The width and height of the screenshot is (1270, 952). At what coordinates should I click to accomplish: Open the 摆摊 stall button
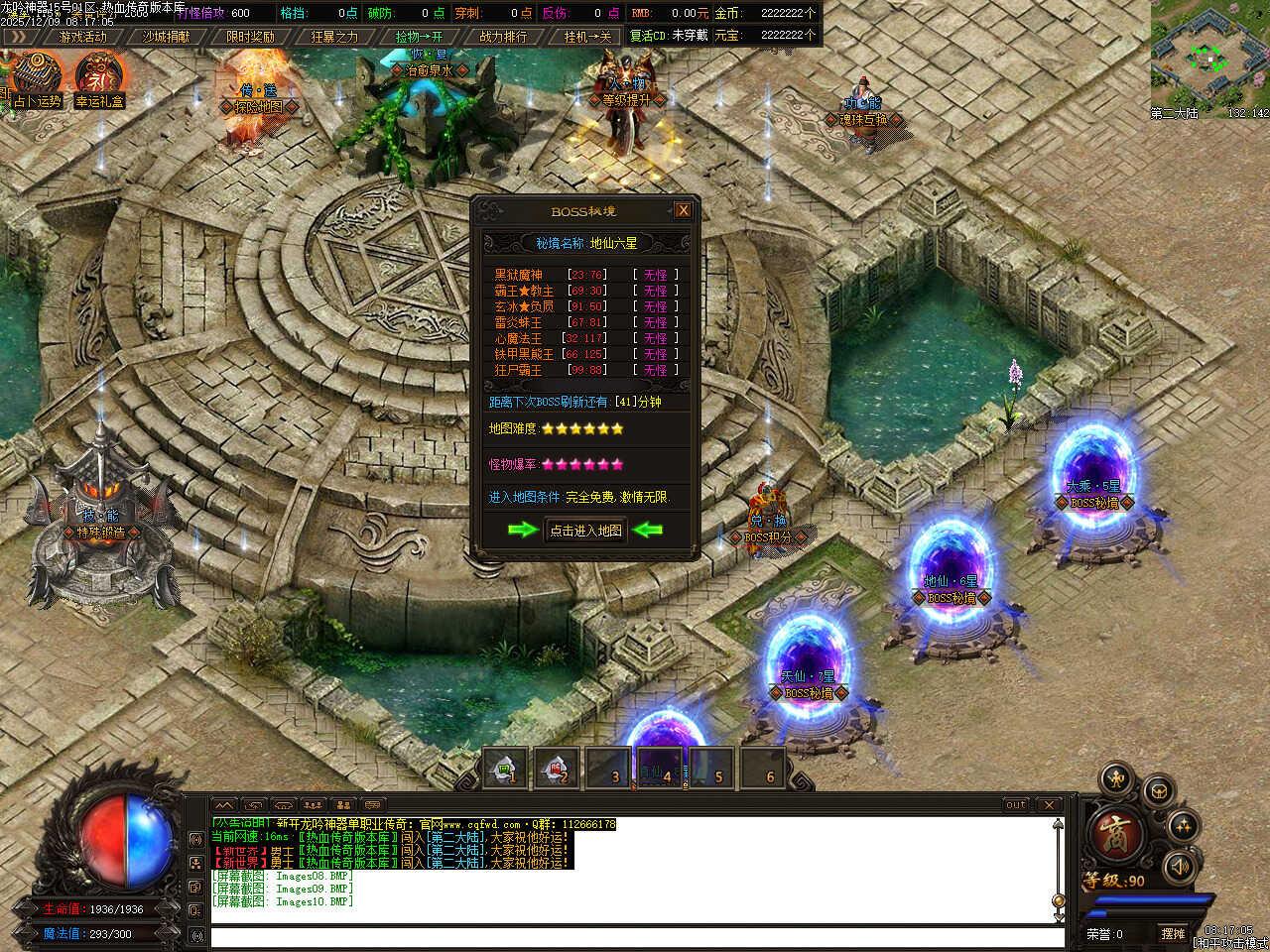point(1174,933)
